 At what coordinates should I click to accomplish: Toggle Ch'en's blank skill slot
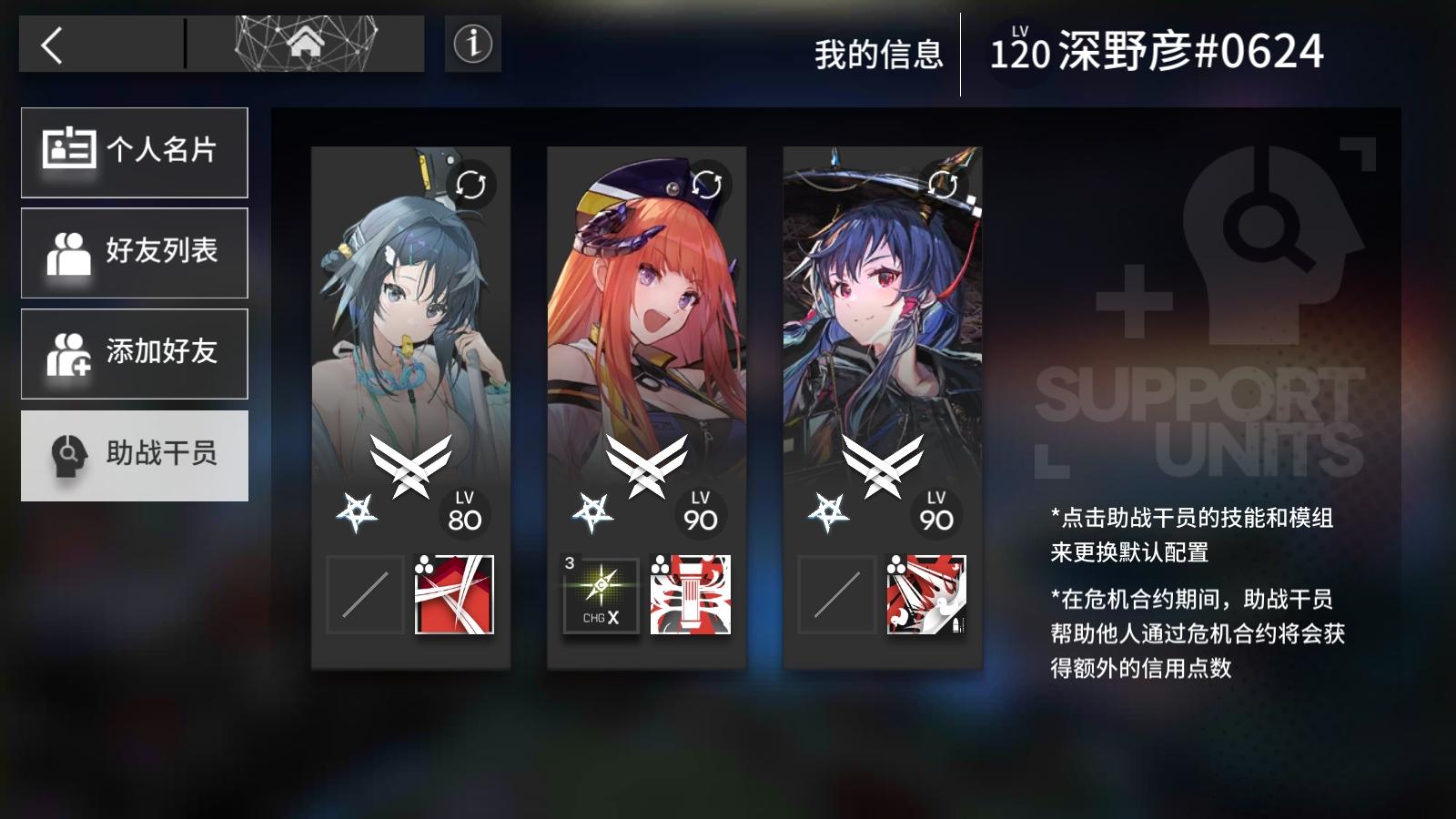(835, 593)
